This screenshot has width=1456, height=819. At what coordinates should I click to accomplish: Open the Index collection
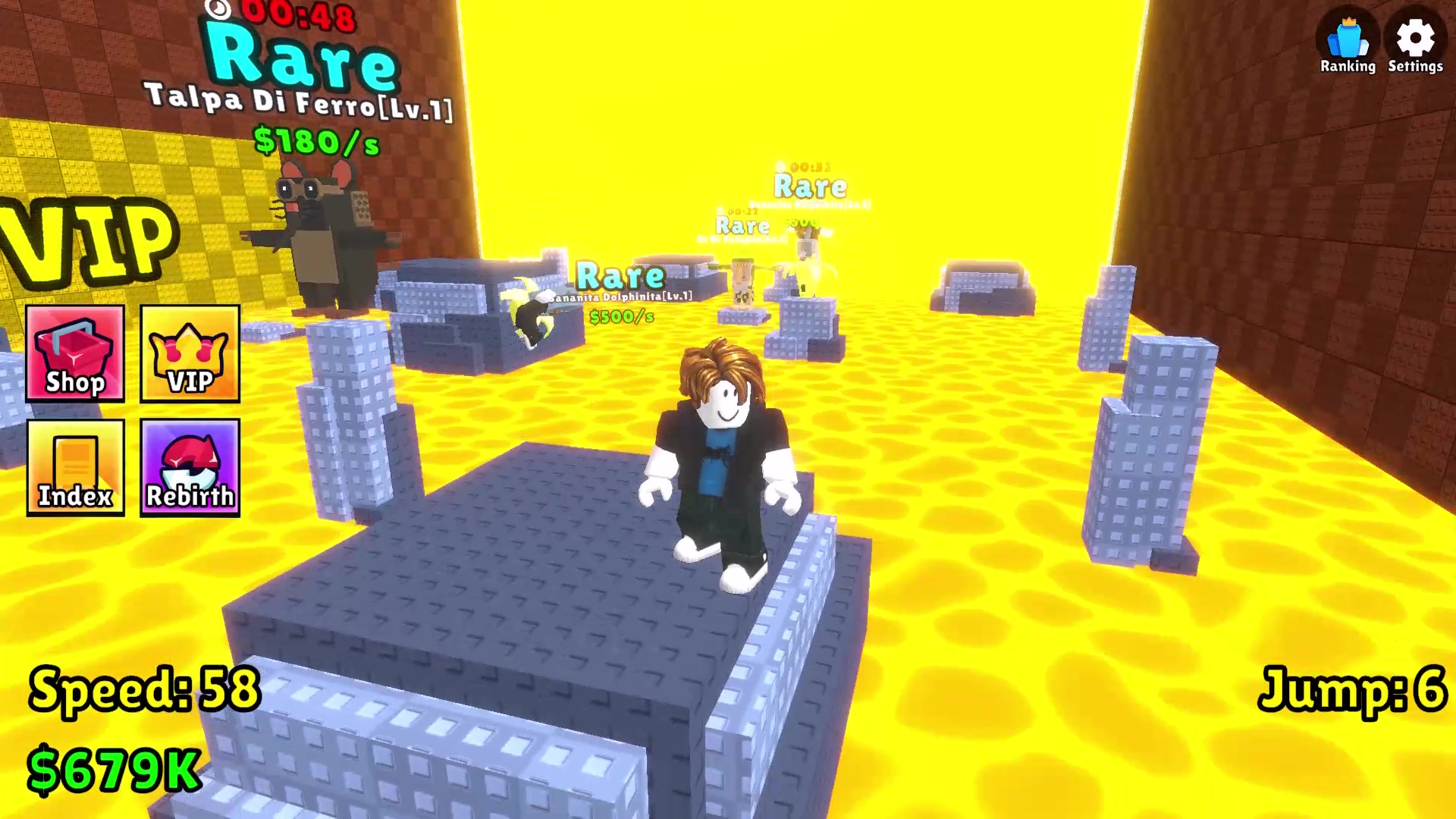tap(74, 468)
